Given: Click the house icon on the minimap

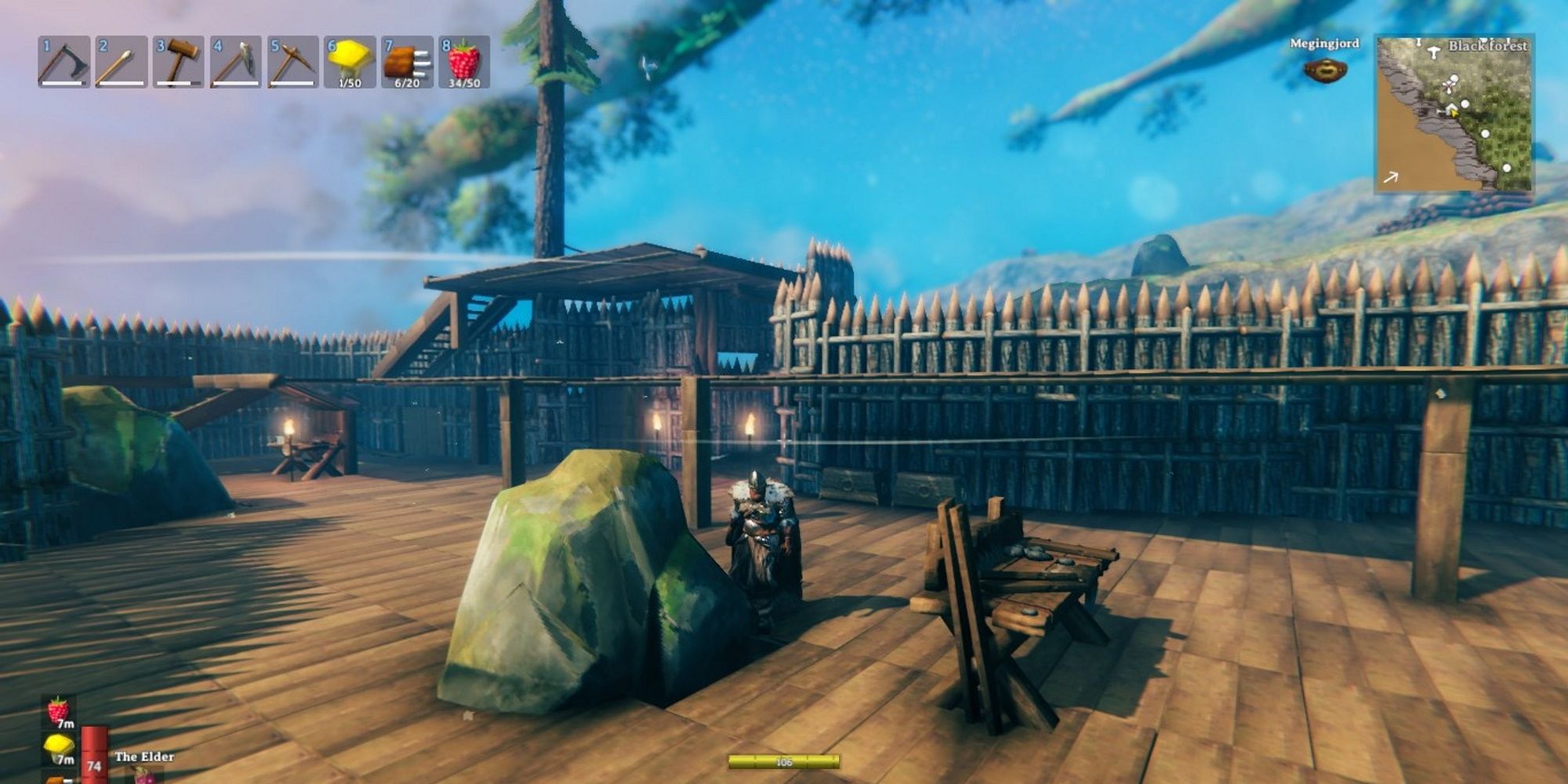Looking at the screenshot, I should (x=1450, y=107).
